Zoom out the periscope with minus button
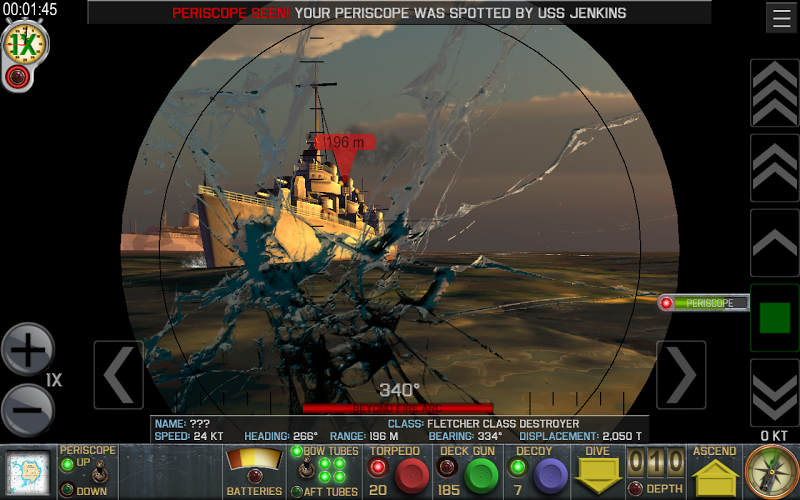The height and width of the screenshot is (500, 800). (27, 410)
